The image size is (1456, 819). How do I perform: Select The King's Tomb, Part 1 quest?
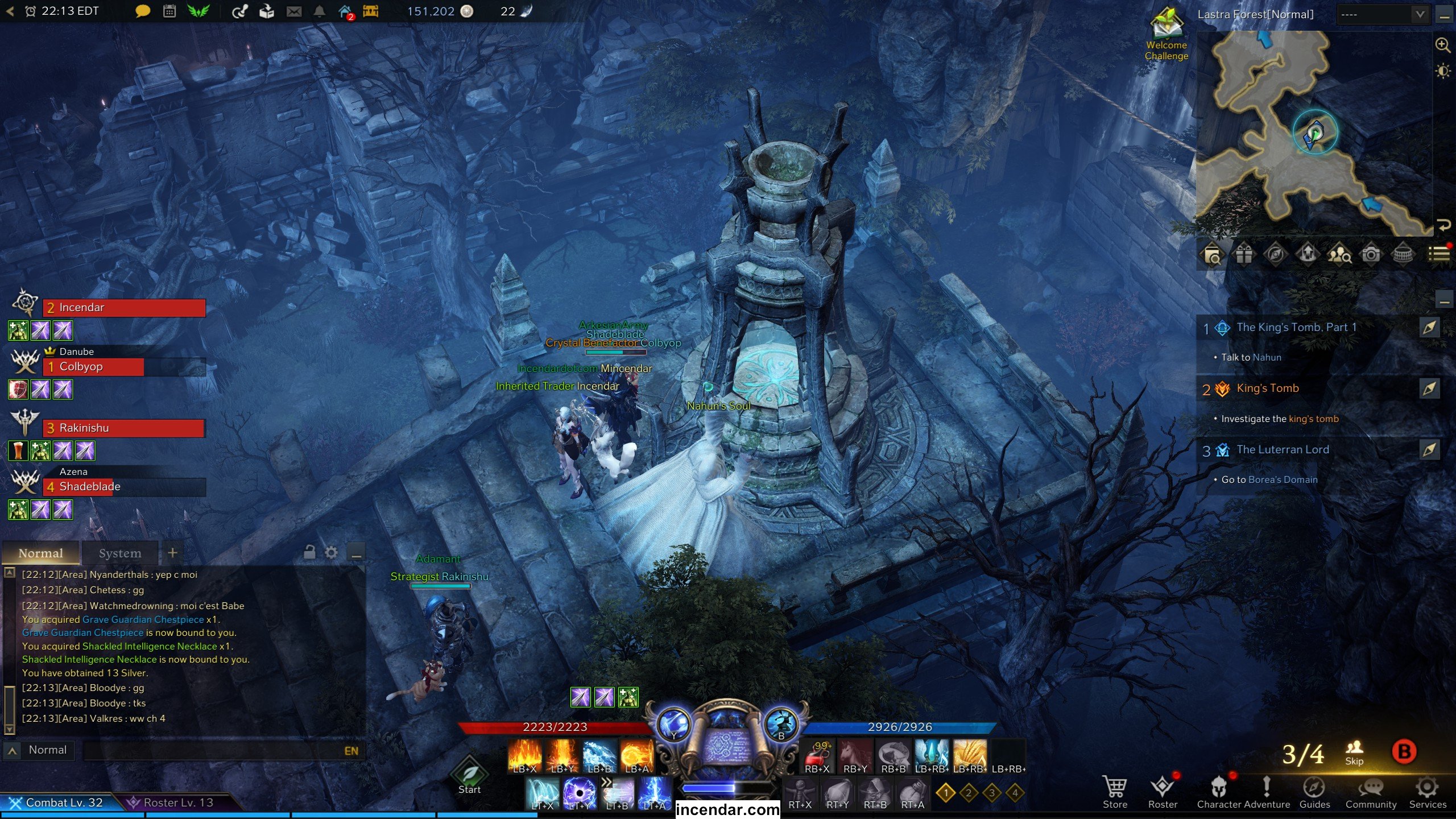pos(1296,327)
